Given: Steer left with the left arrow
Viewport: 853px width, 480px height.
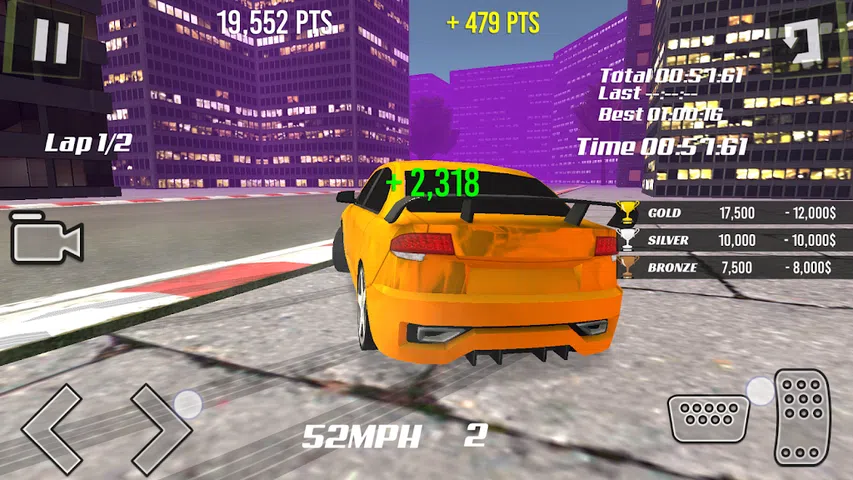Looking at the screenshot, I should pyautogui.click(x=51, y=427).
